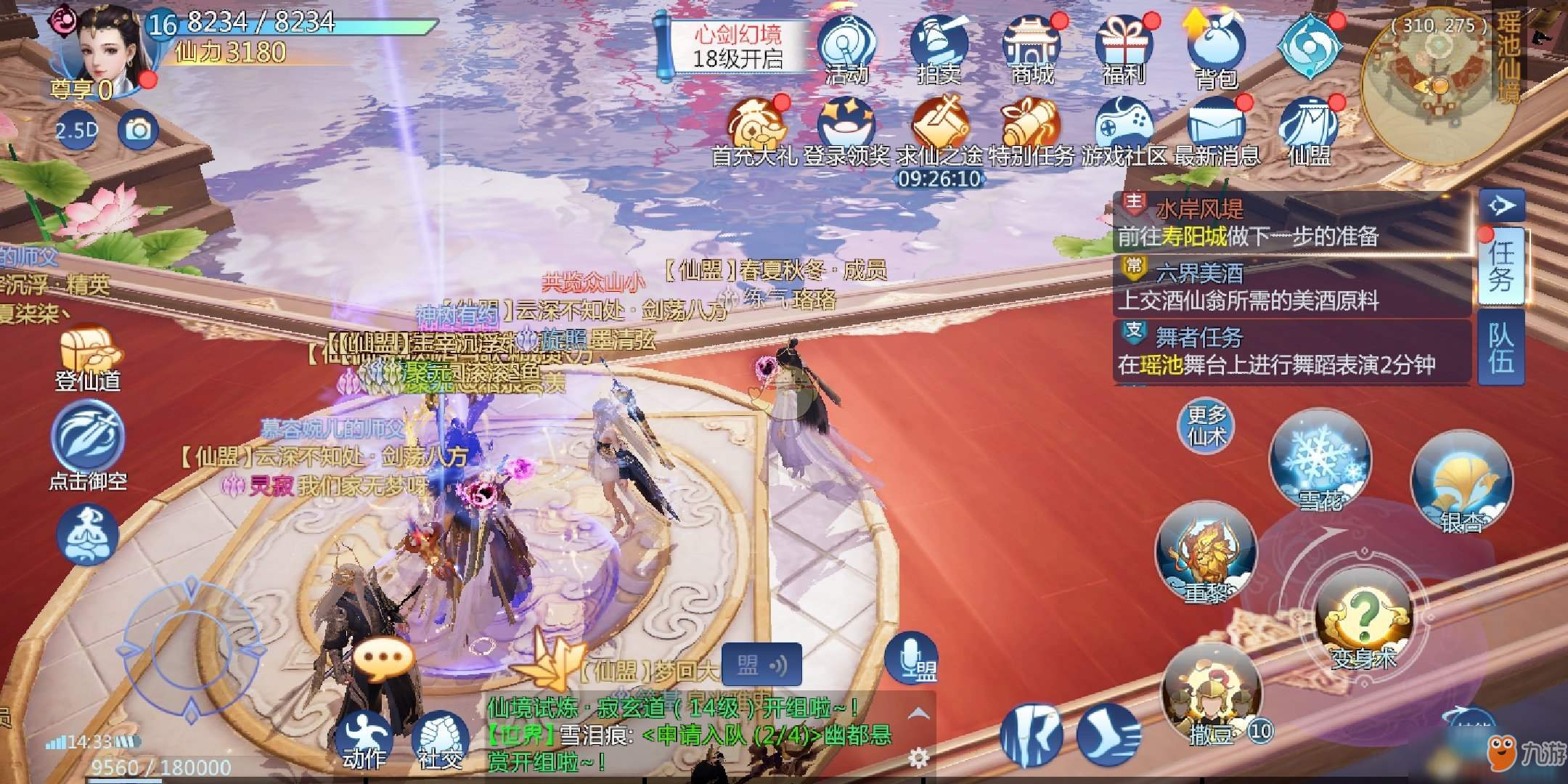Toggle the 盟 guild chat voice broadcast
The image size is (1568, 784).
(x=762, y=664)
